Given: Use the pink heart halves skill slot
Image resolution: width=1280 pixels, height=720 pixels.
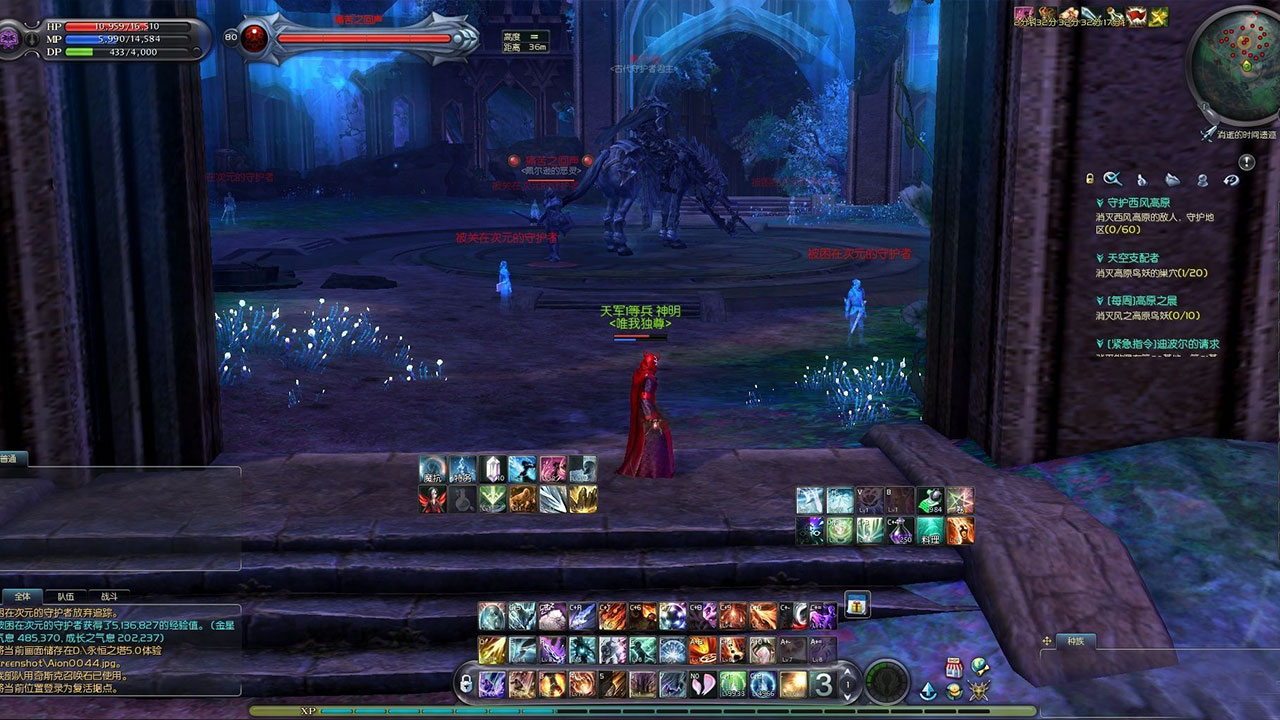Looking at the screenshot, I should click(x=703, y=684).
